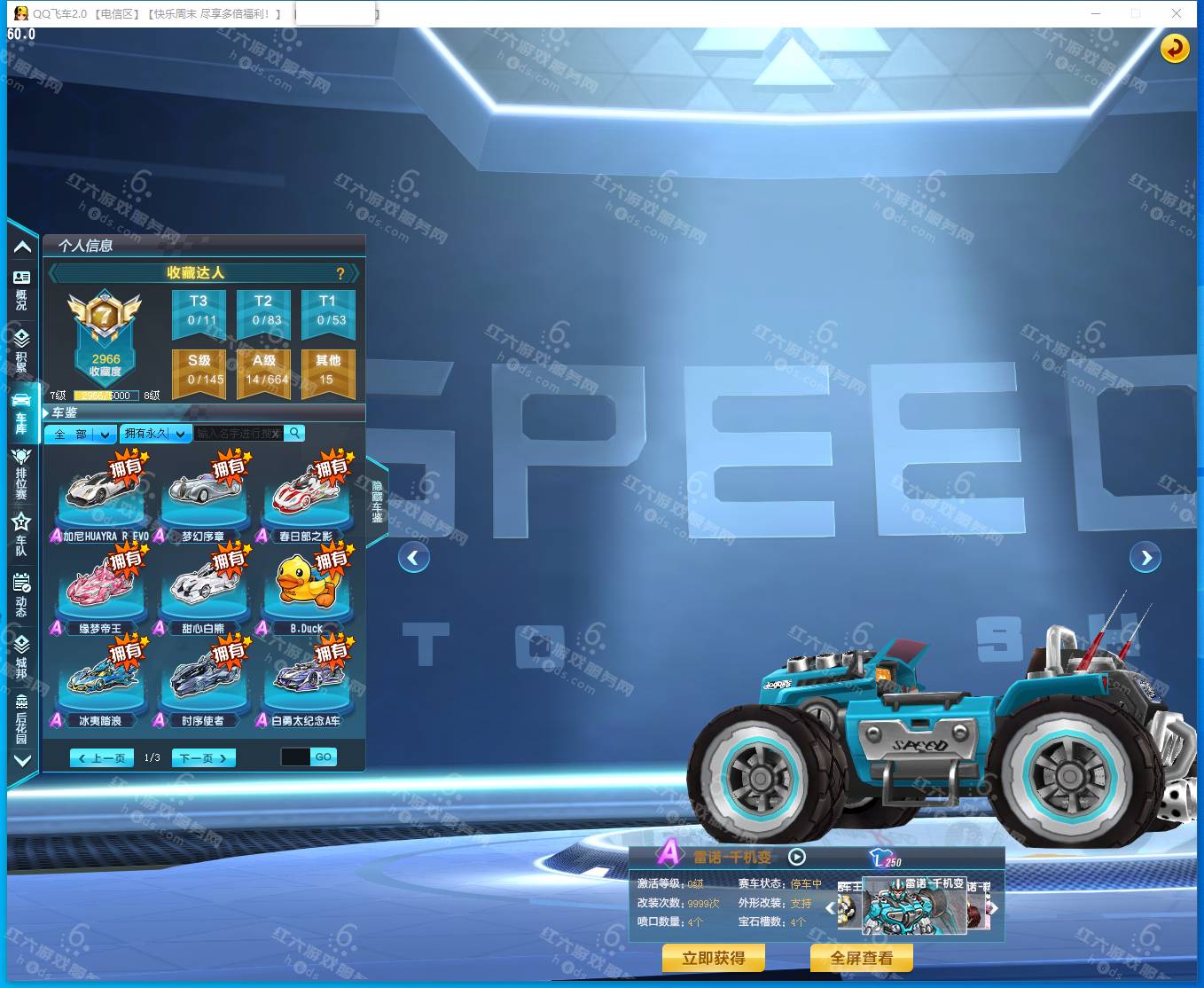The width and height of the screenshot is (1204, 988).
Task: Go back with 上一页 button
Action: tap(102, 758)
